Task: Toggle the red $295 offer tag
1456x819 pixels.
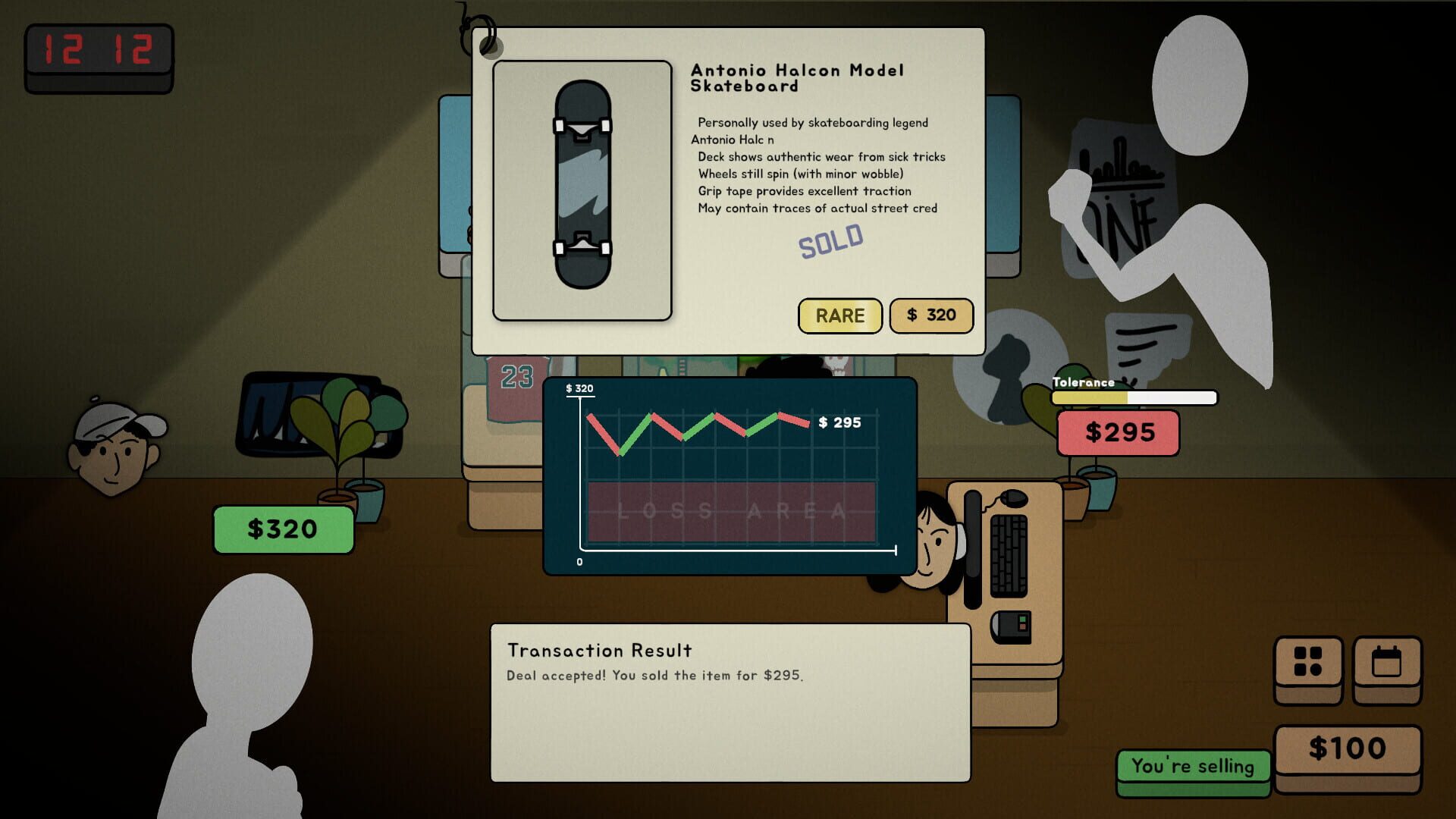Action: click(1119, 433)
